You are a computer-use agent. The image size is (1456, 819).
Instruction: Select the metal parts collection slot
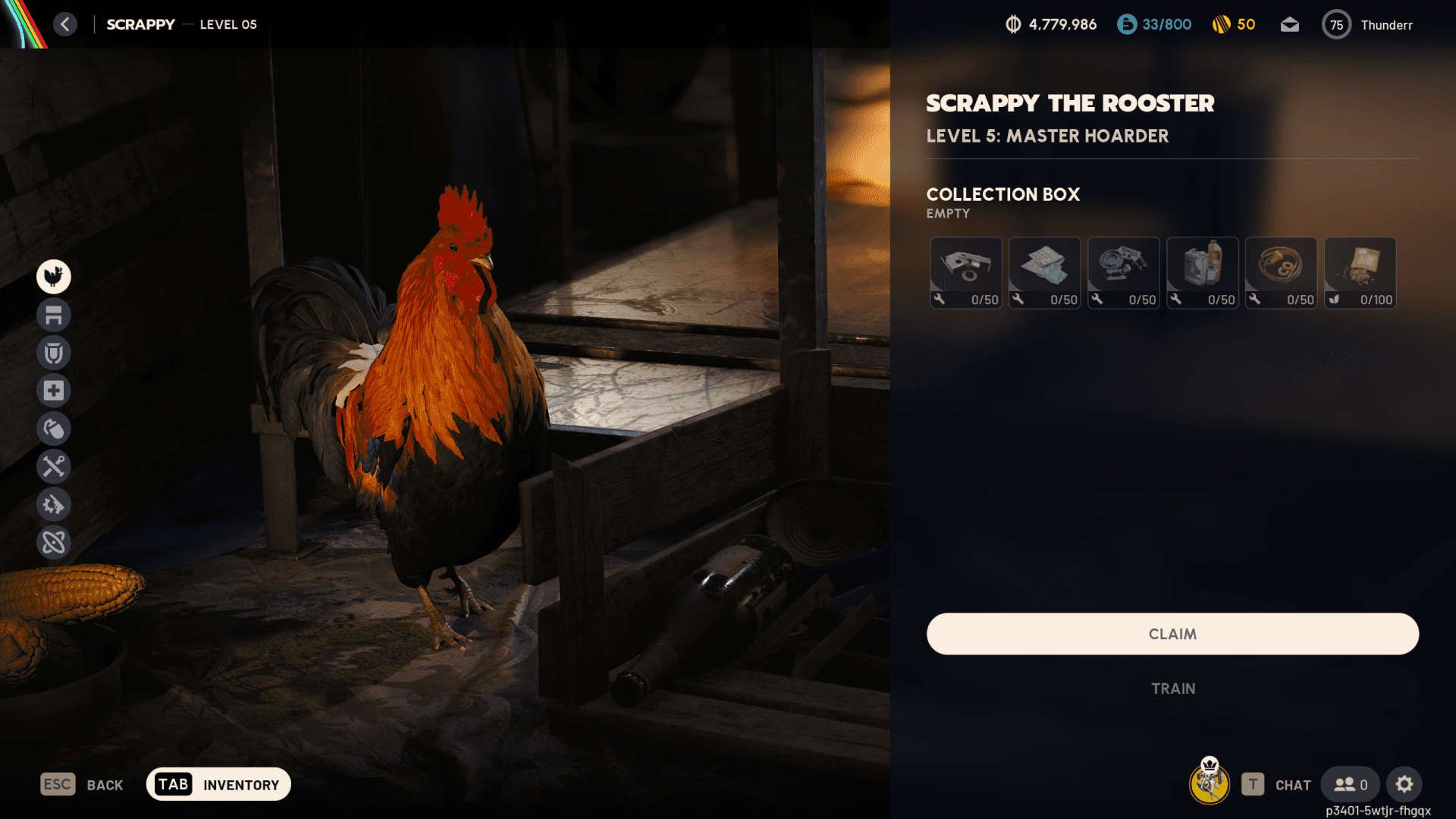[x=965, y=272]
